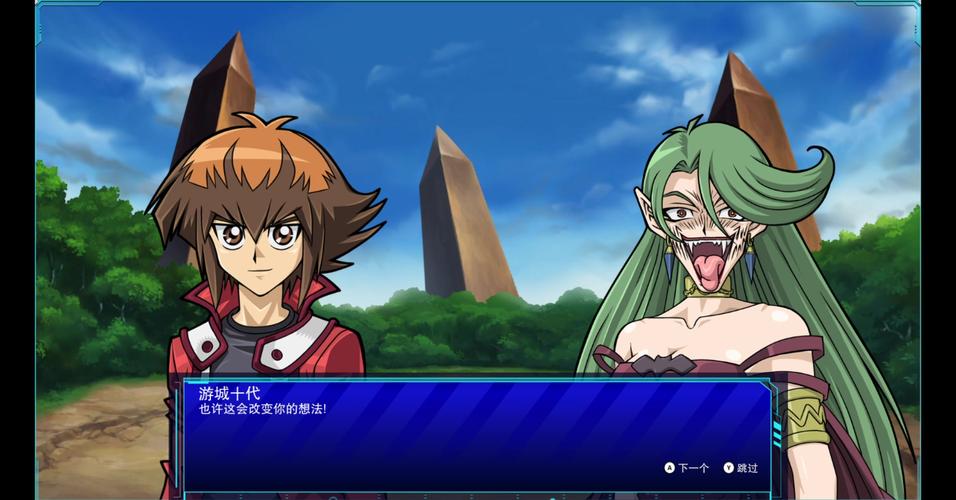
Task: Advance the dialogue with 下一个 (Next)
Action: click(687, 468)
